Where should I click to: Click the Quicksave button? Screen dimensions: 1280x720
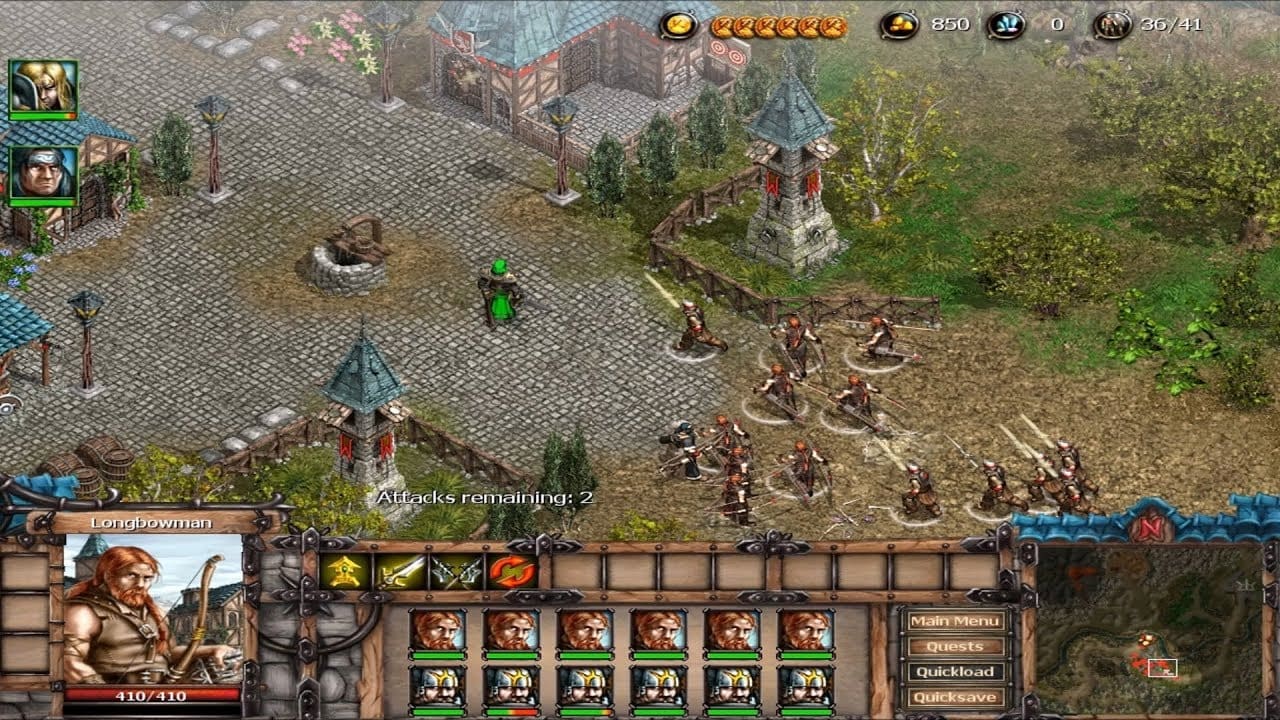955,697
